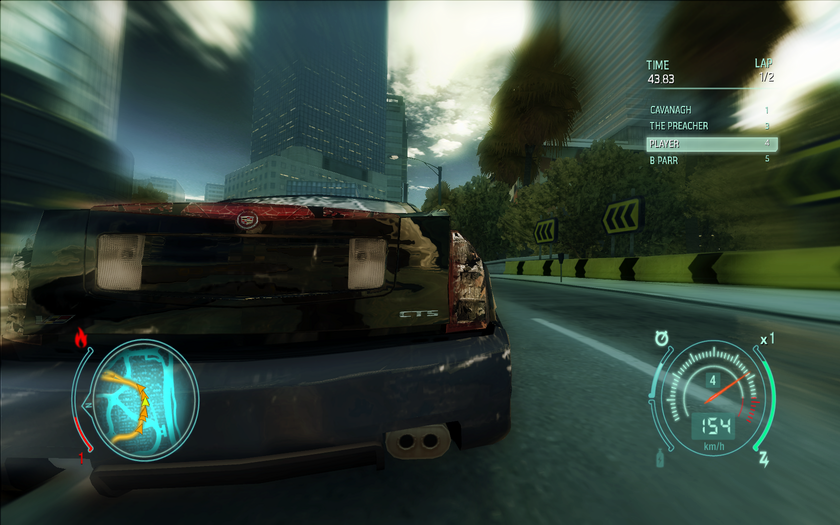Click the lightning bolt icon below the speedometer

tap(765, 459)
